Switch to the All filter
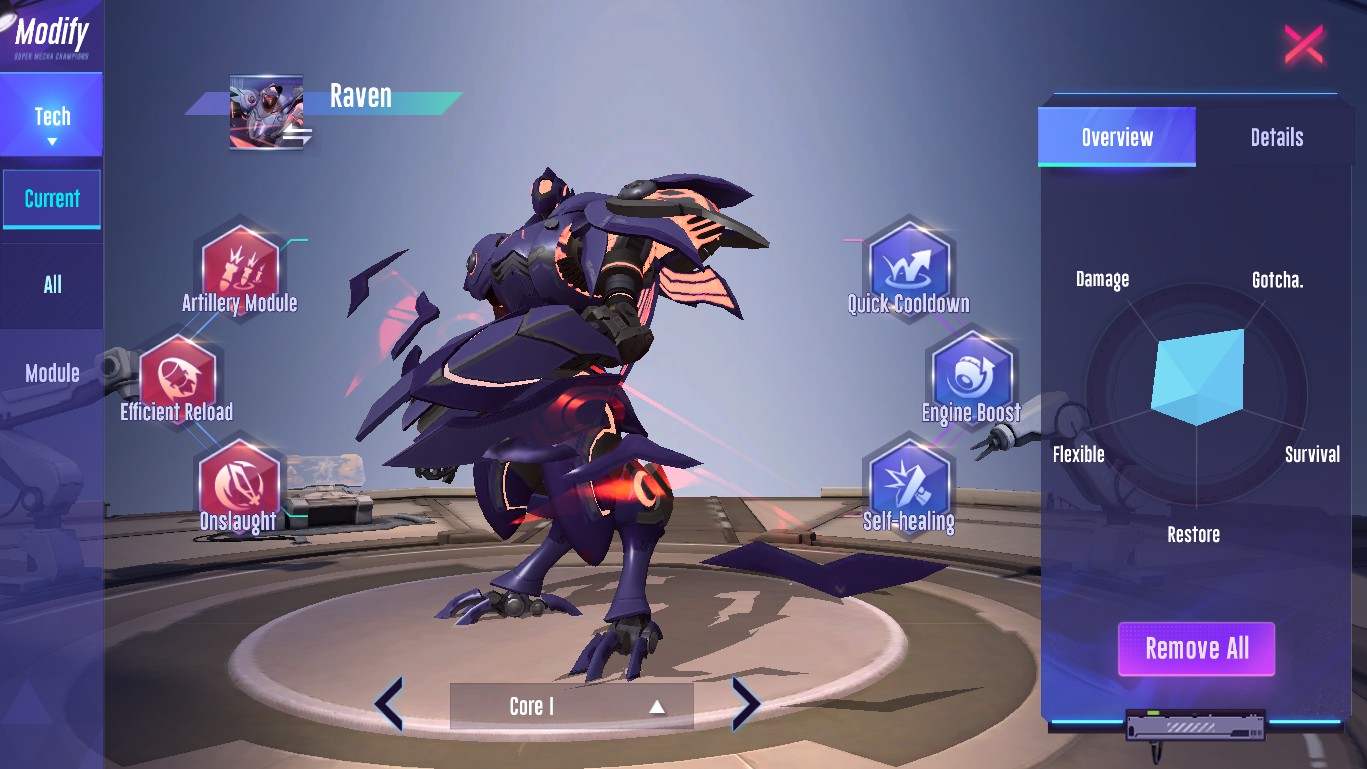The width and height of the screenshot is (1367, 769). [52, 285]
